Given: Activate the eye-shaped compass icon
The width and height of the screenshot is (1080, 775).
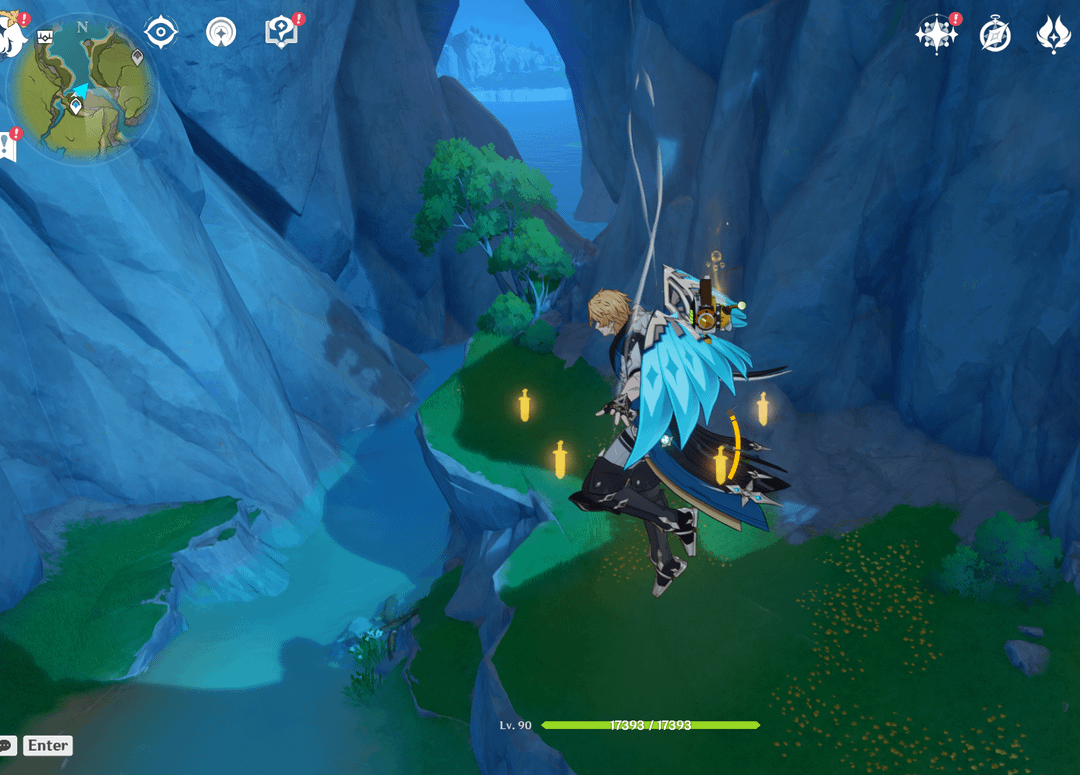Looking at the screenshot, I should pyautogui.click(x=161, y=32).
